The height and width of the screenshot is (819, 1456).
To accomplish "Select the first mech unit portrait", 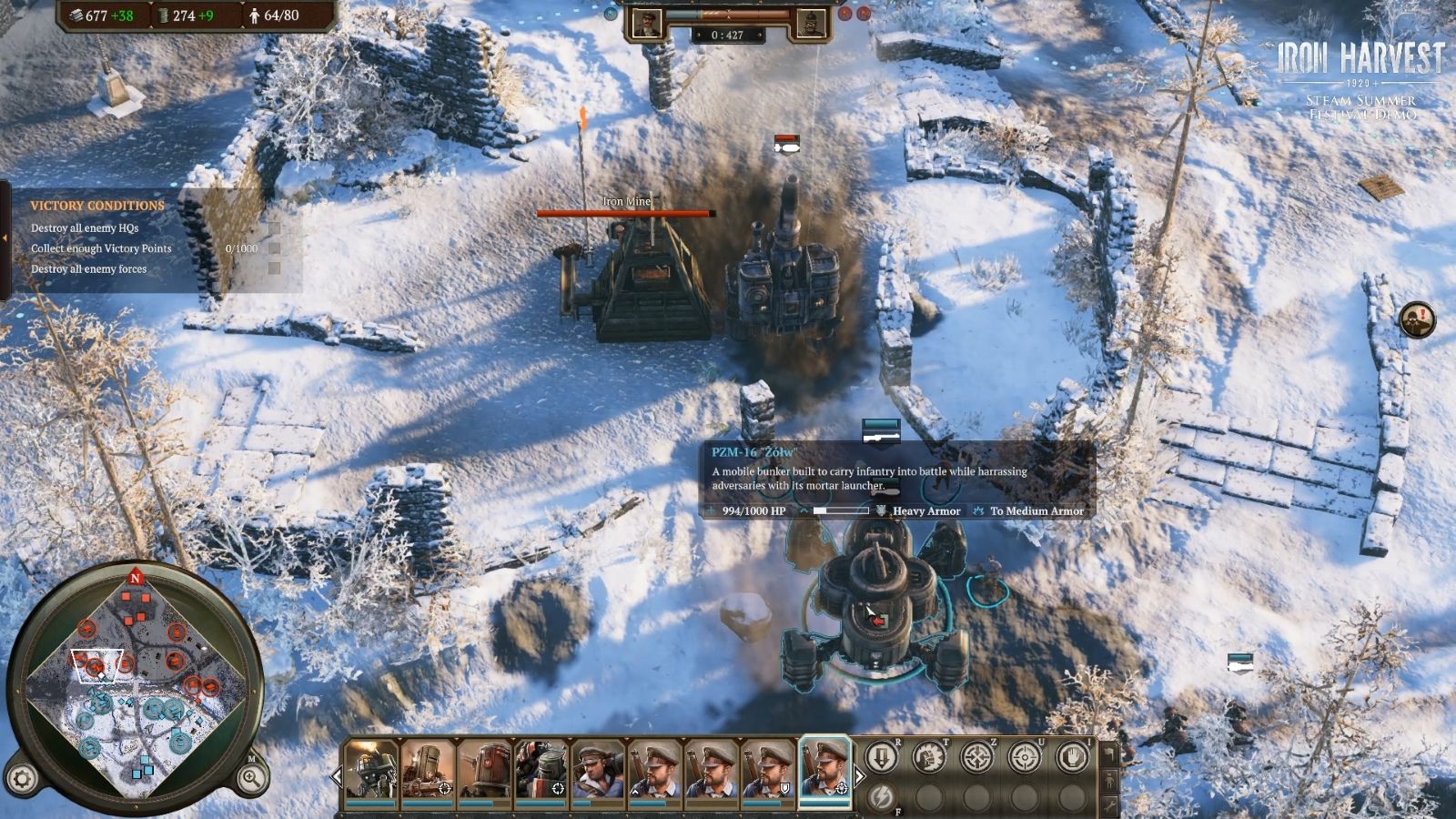I will point(371,771).
